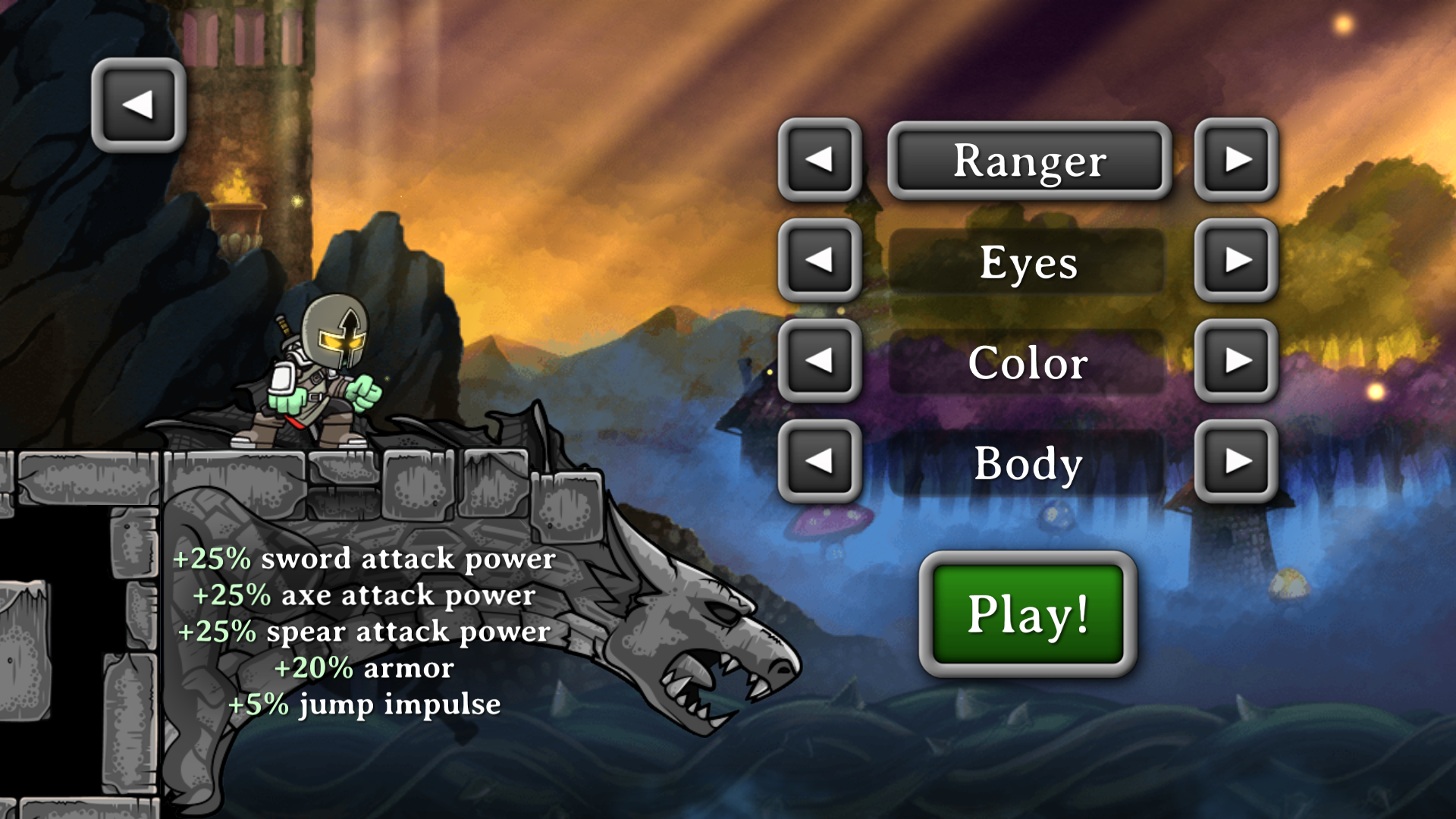Screen dimensions: 1456x819
Task: Switch to the next class after Ranger
Action: point(1236,159)
